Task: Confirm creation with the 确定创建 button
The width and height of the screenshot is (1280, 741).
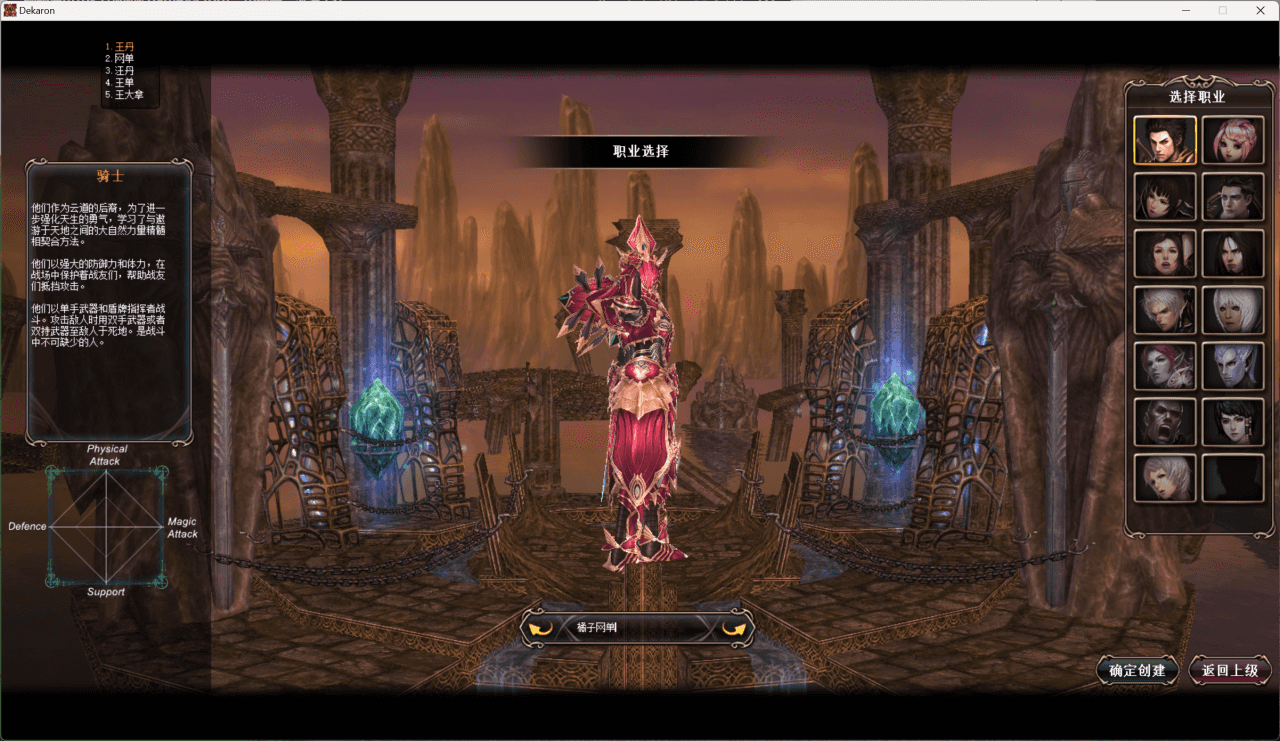Action: pyautogui.click(x=1137, y=670)
